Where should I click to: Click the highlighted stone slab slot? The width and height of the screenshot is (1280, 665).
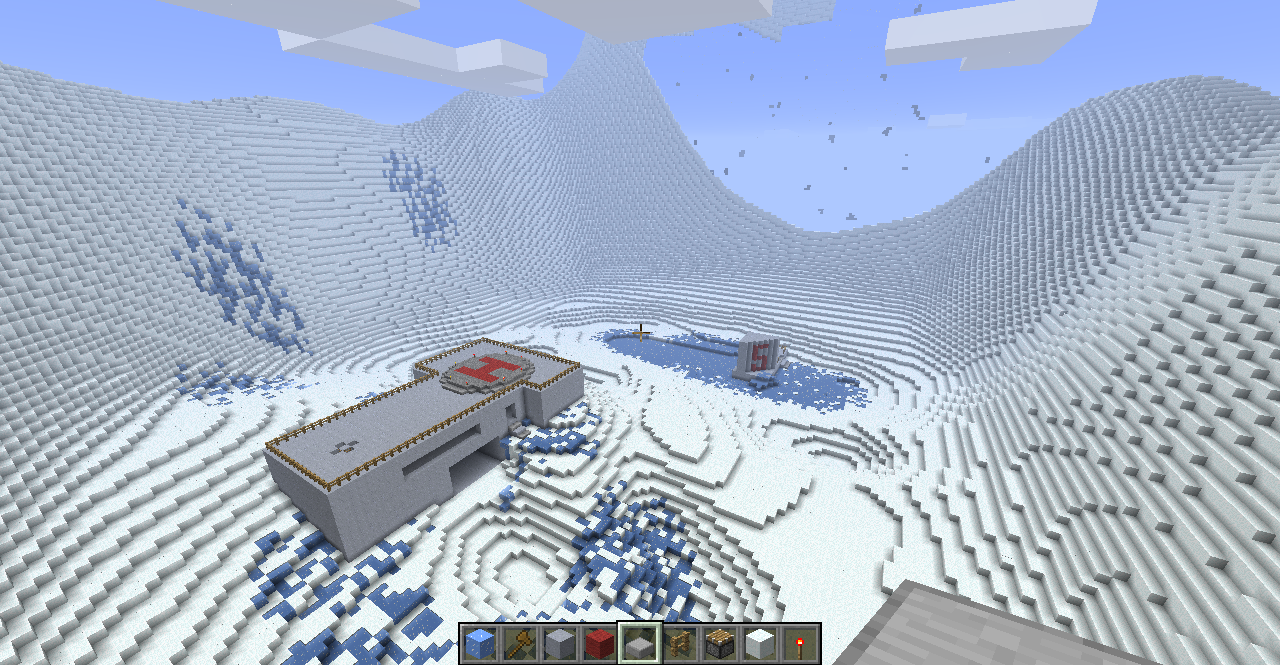(x=640, y=643)
